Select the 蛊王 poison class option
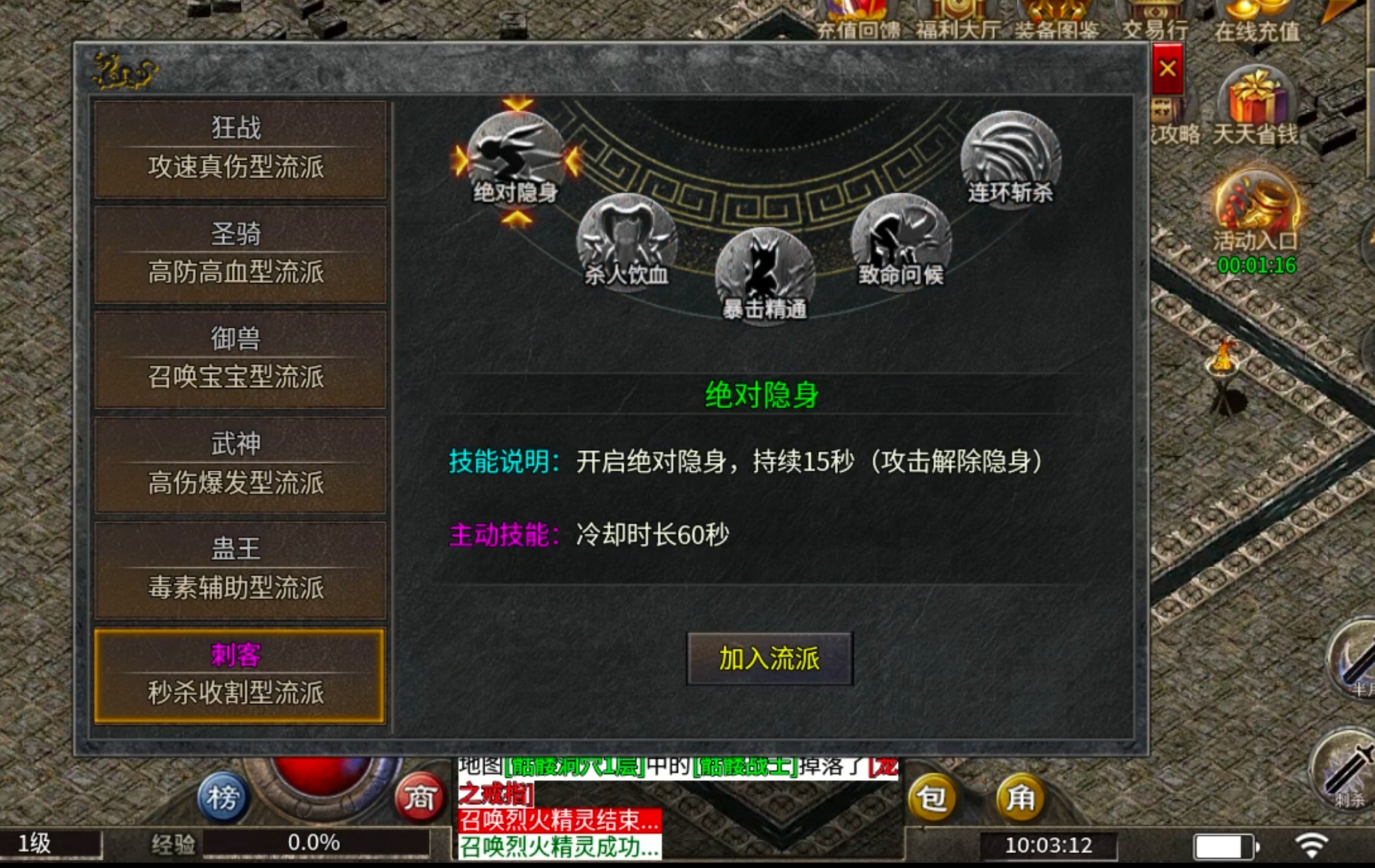 (x=240, y=568)
